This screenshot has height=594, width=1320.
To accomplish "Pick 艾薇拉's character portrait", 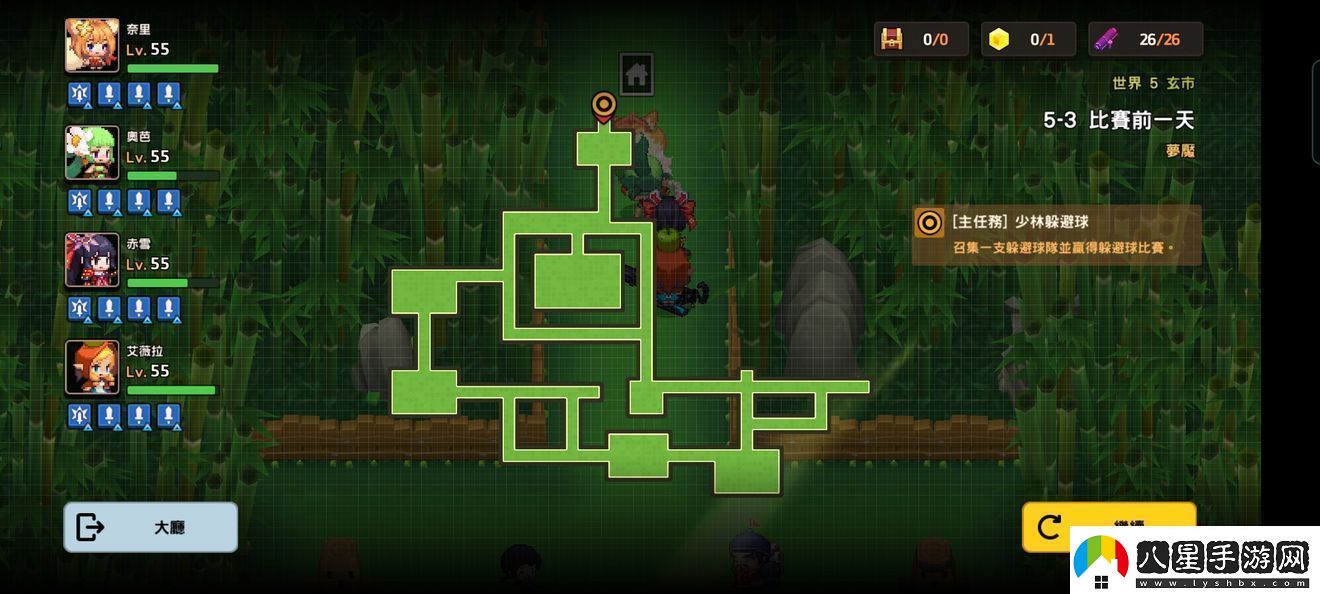I will coord(92,367).
